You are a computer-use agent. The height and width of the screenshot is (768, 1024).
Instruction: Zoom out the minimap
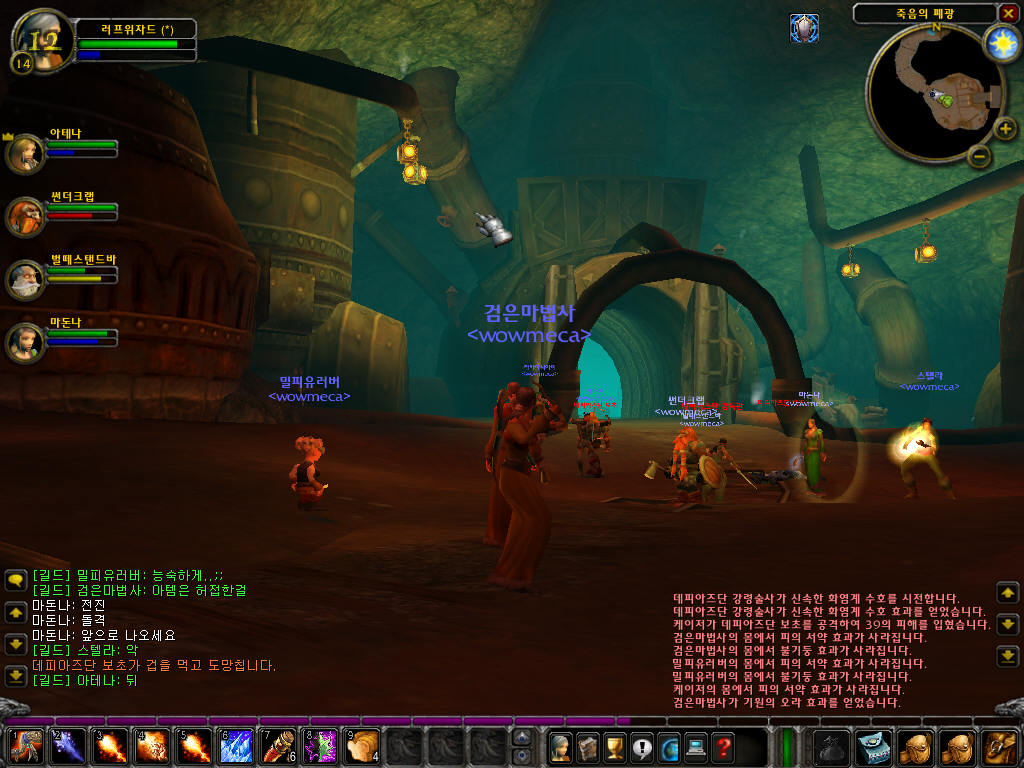pos(980,156)
